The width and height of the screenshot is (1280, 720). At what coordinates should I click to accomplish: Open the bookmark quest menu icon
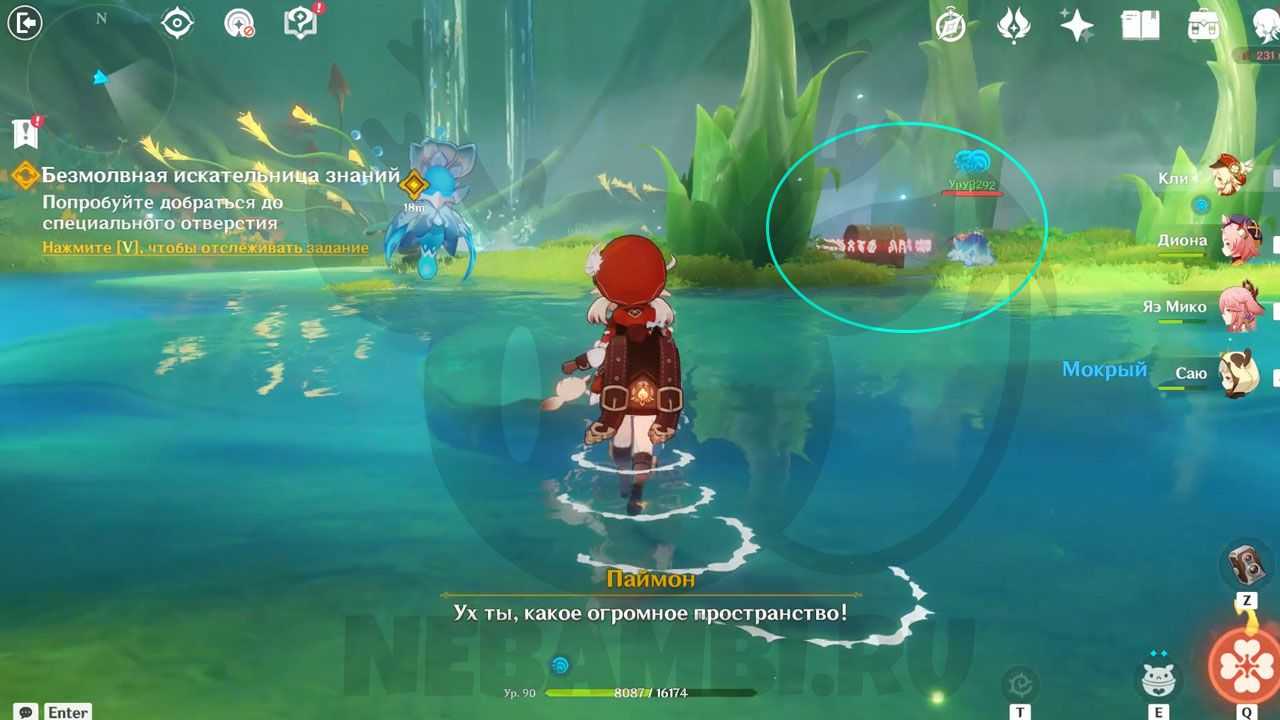point(26,132)
